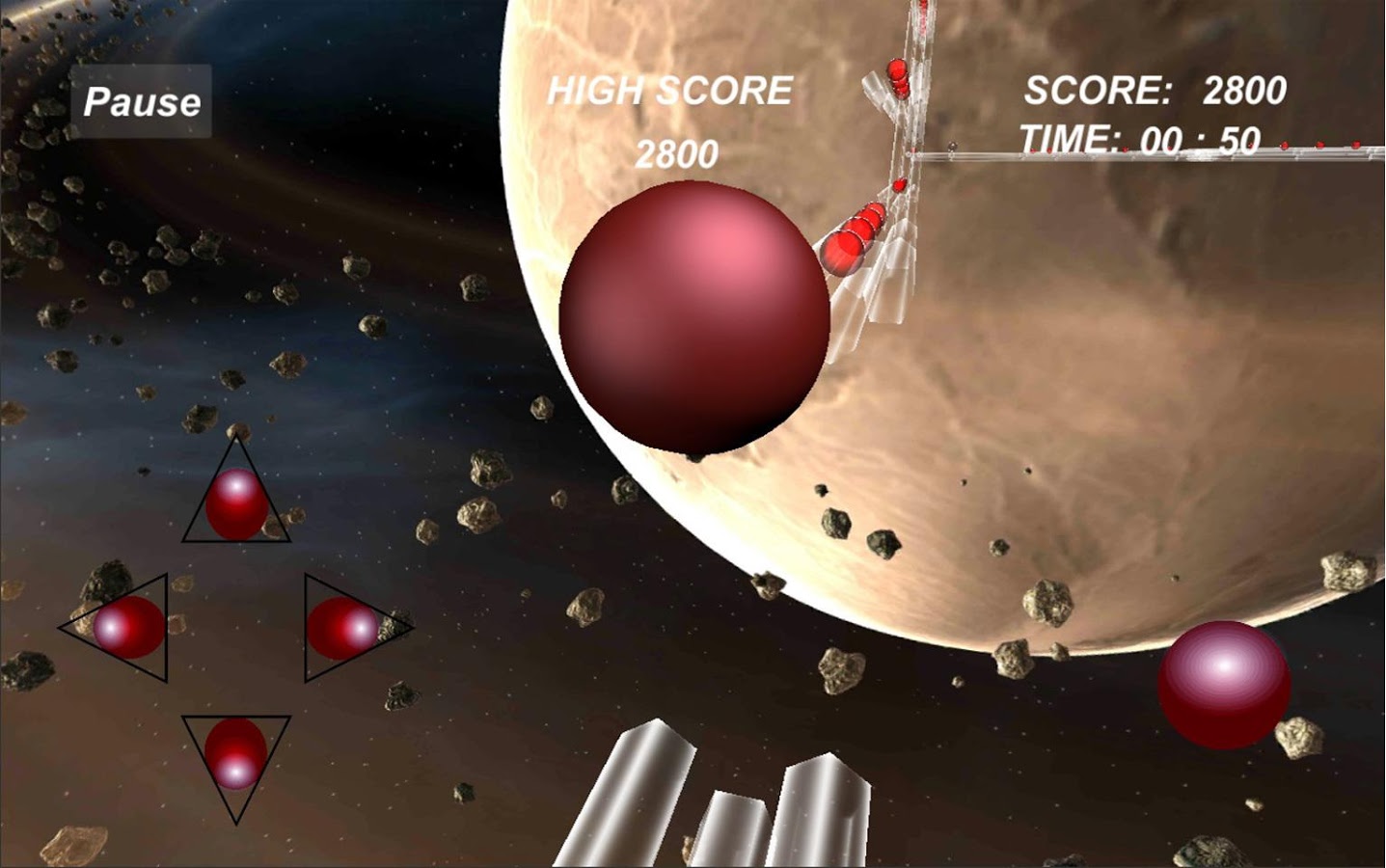Screen dimensions: 1386x868
Task: Select the large red planet-orbiting ball
Action: coord(693,318)
